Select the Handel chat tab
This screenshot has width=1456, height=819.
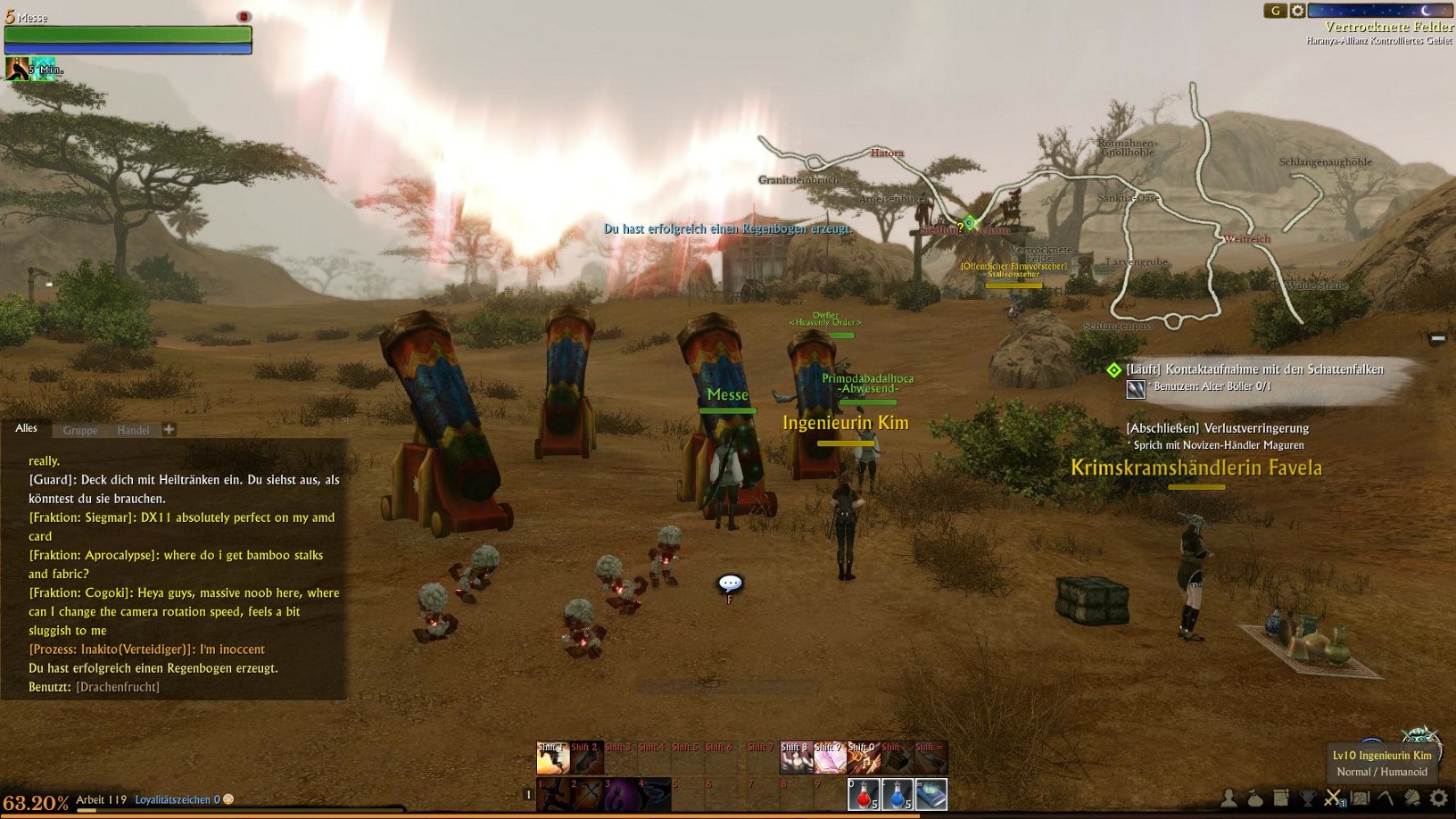(133, 430)
